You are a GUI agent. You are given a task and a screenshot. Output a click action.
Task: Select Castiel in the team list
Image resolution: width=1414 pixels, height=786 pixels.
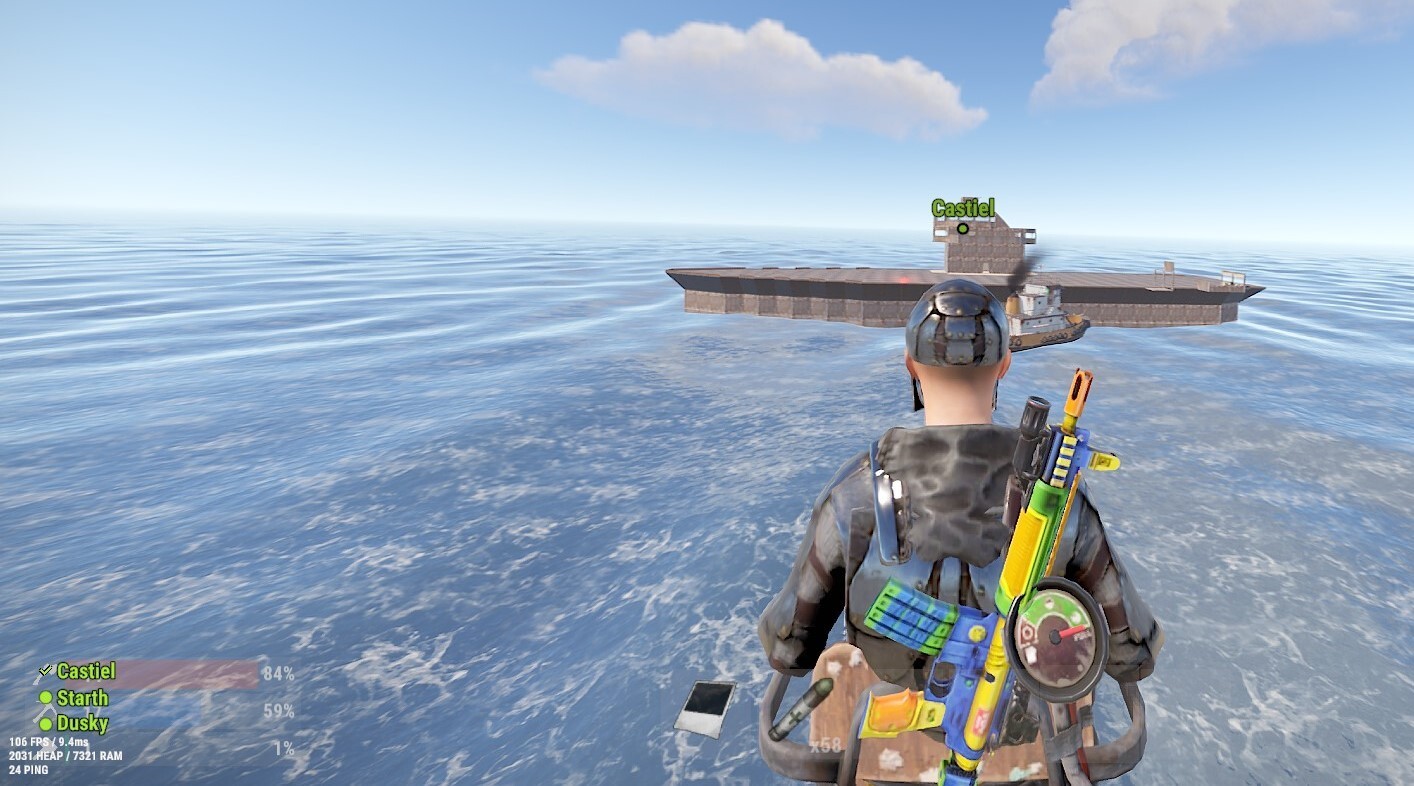[x=85, y=671]
